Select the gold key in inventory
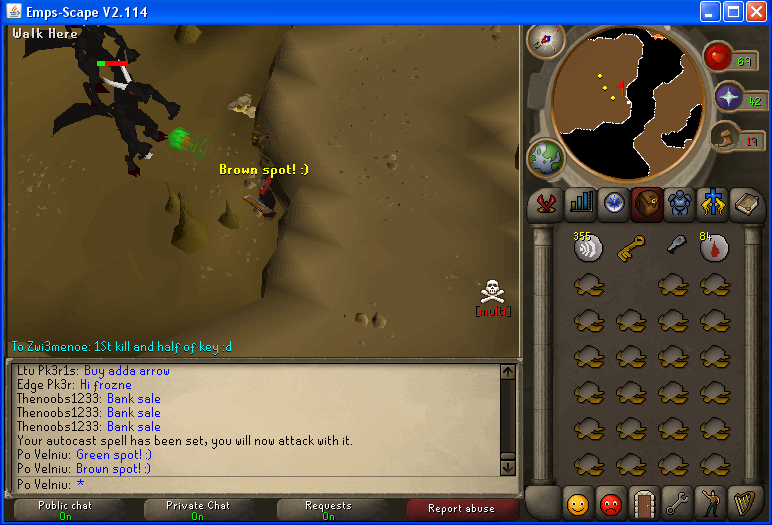The width and height of the screenshot is (772, 525). point(631,246)
